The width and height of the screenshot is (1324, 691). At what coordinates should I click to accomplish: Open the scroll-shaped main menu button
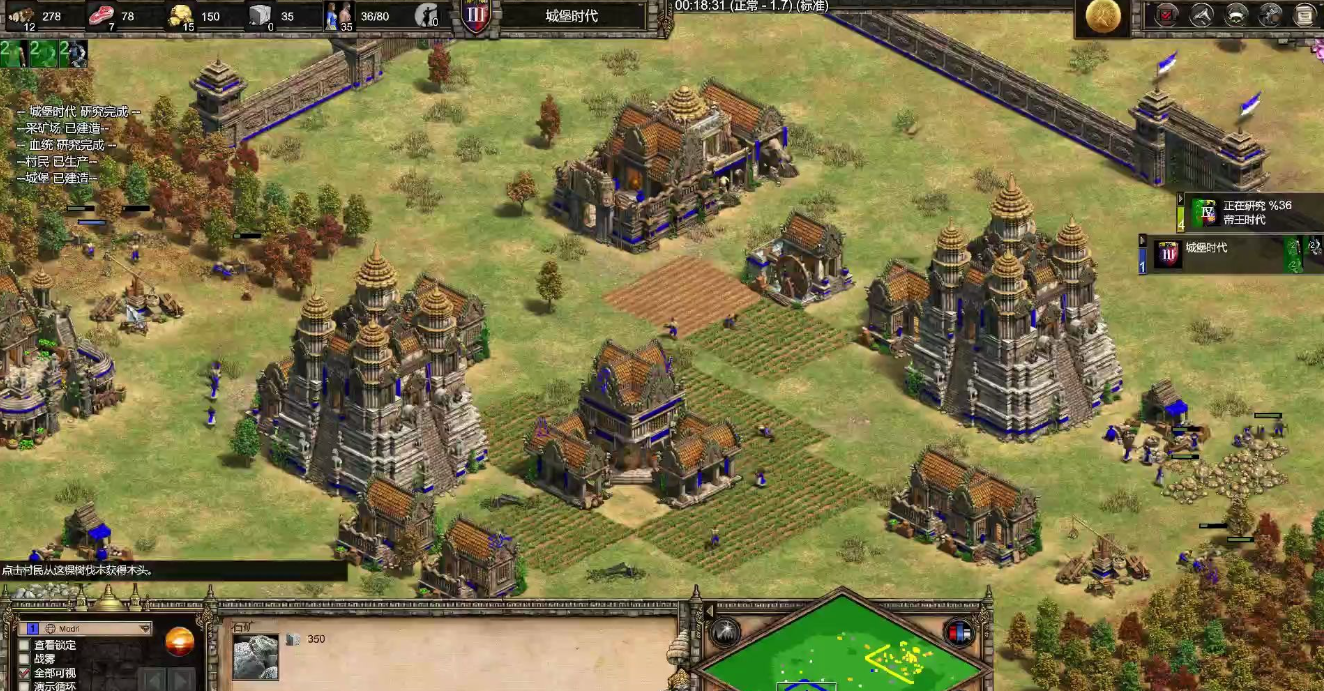point(1305,15)
